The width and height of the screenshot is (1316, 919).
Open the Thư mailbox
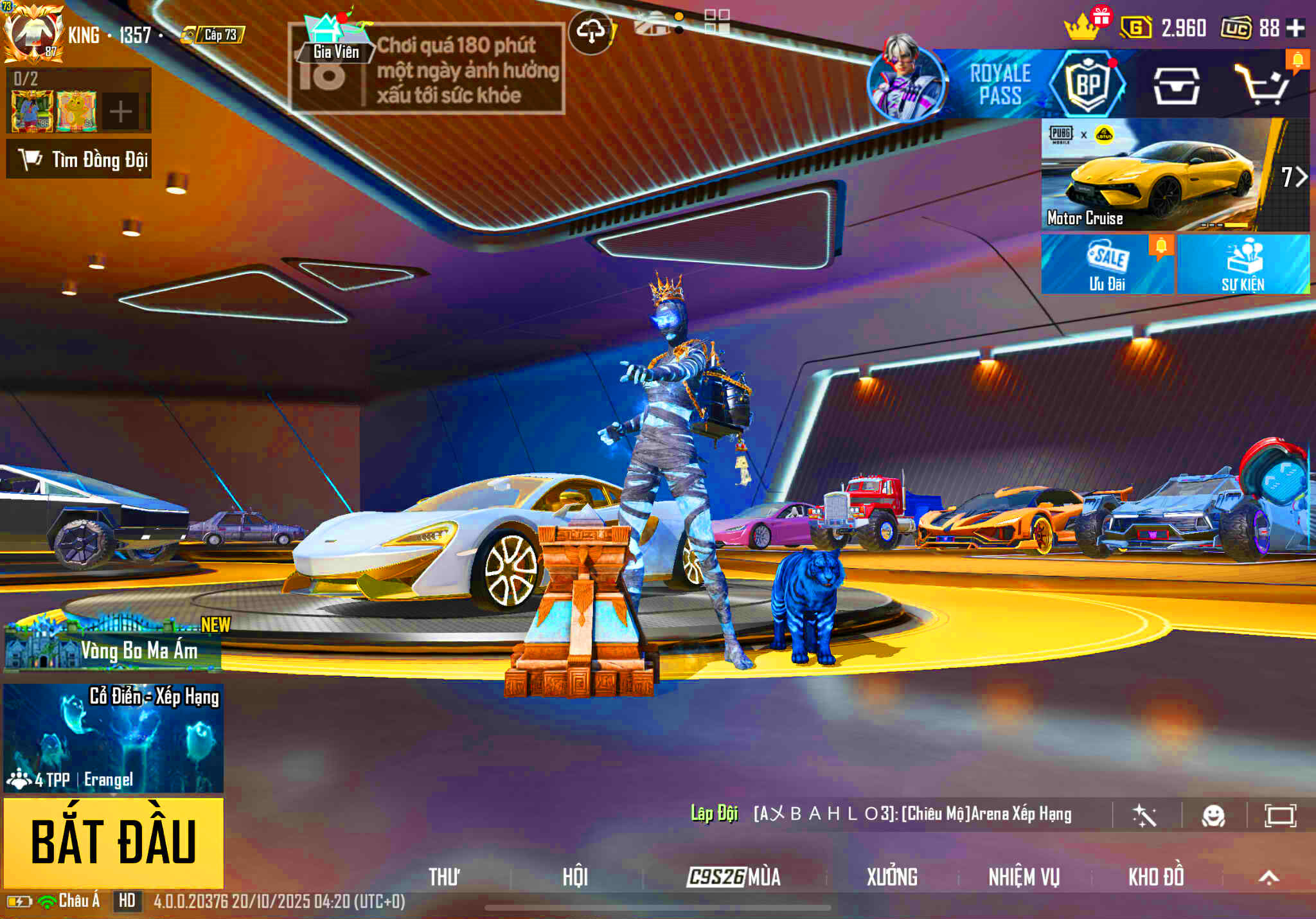click(x=444, y=877)
